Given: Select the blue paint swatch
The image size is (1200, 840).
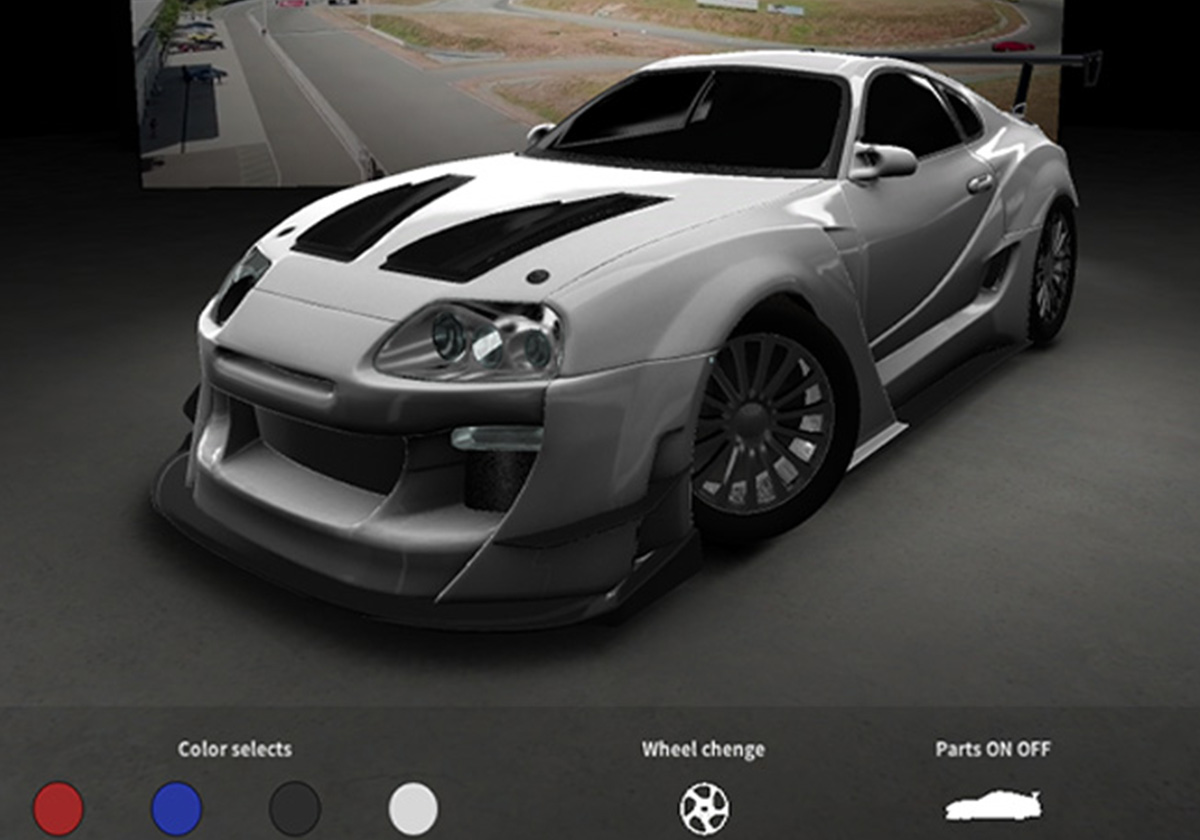Looking at the screenshot, I should point(177,808).
